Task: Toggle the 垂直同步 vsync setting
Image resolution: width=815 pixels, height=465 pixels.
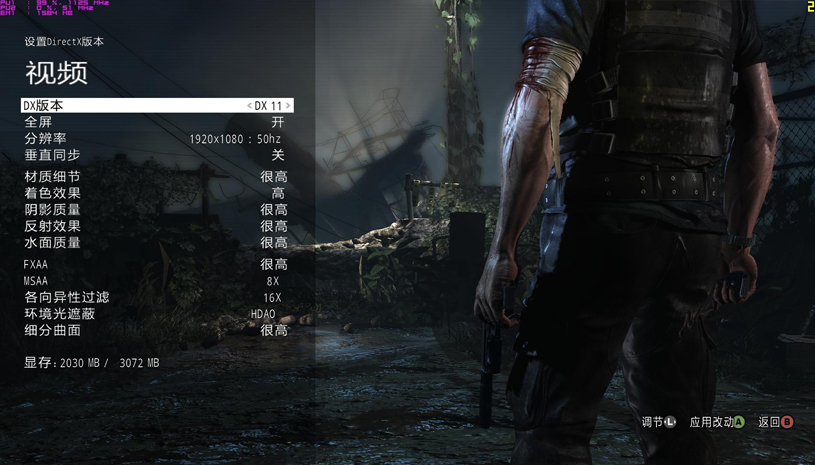Action: pyautogui.click(x=155, y=155)
